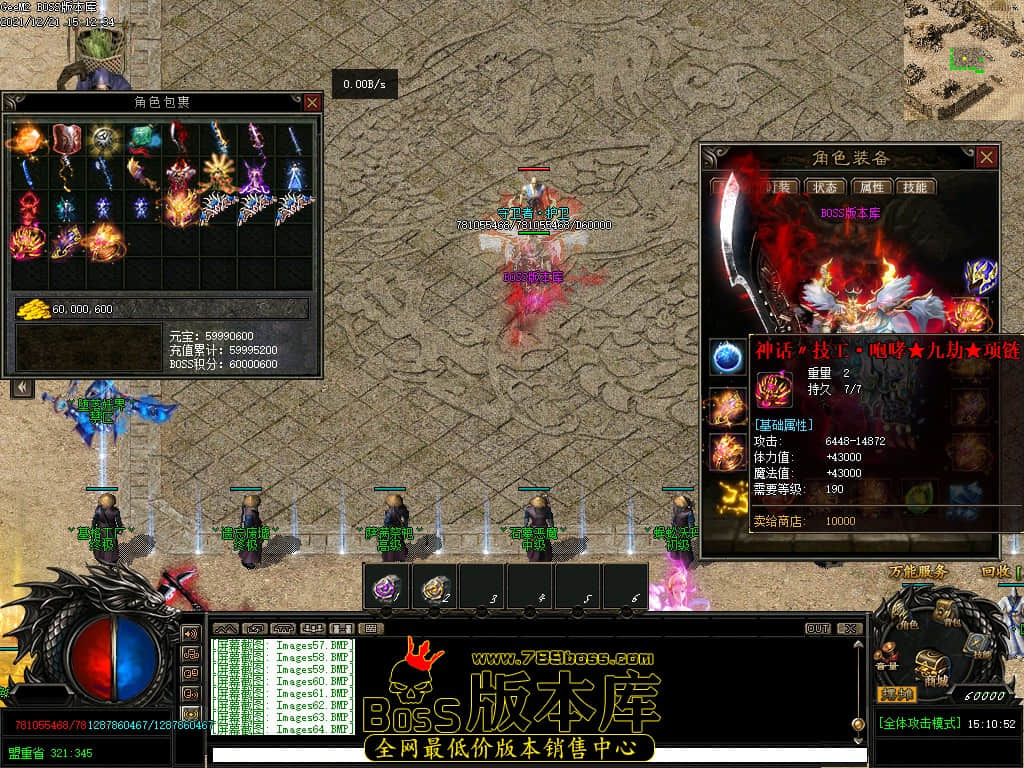Viewport: 1024px width, 768px height.
Task: Switch to the 状态 tab
Action: tap(825, 187)
